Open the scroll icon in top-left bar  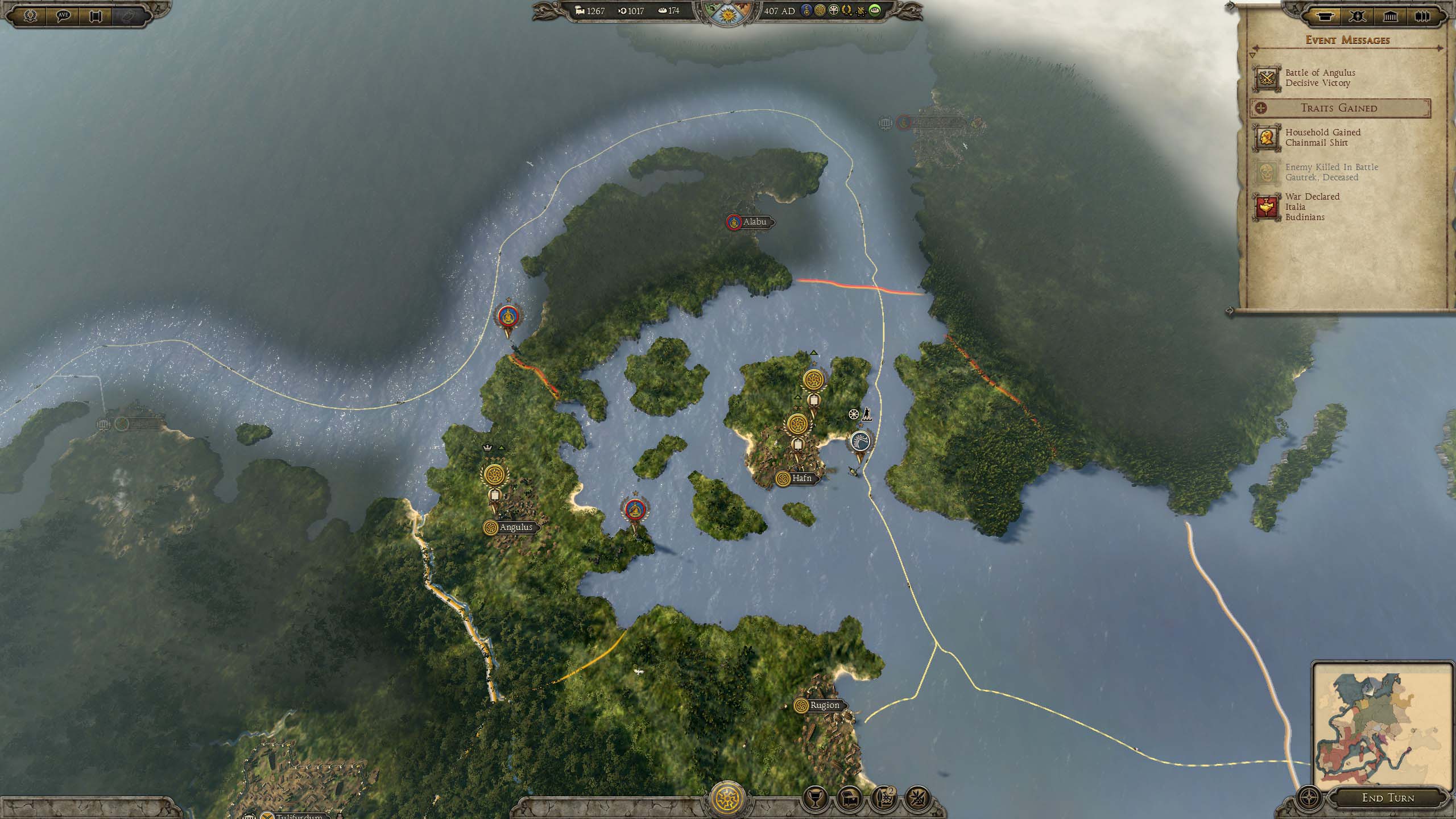point(95,15)
